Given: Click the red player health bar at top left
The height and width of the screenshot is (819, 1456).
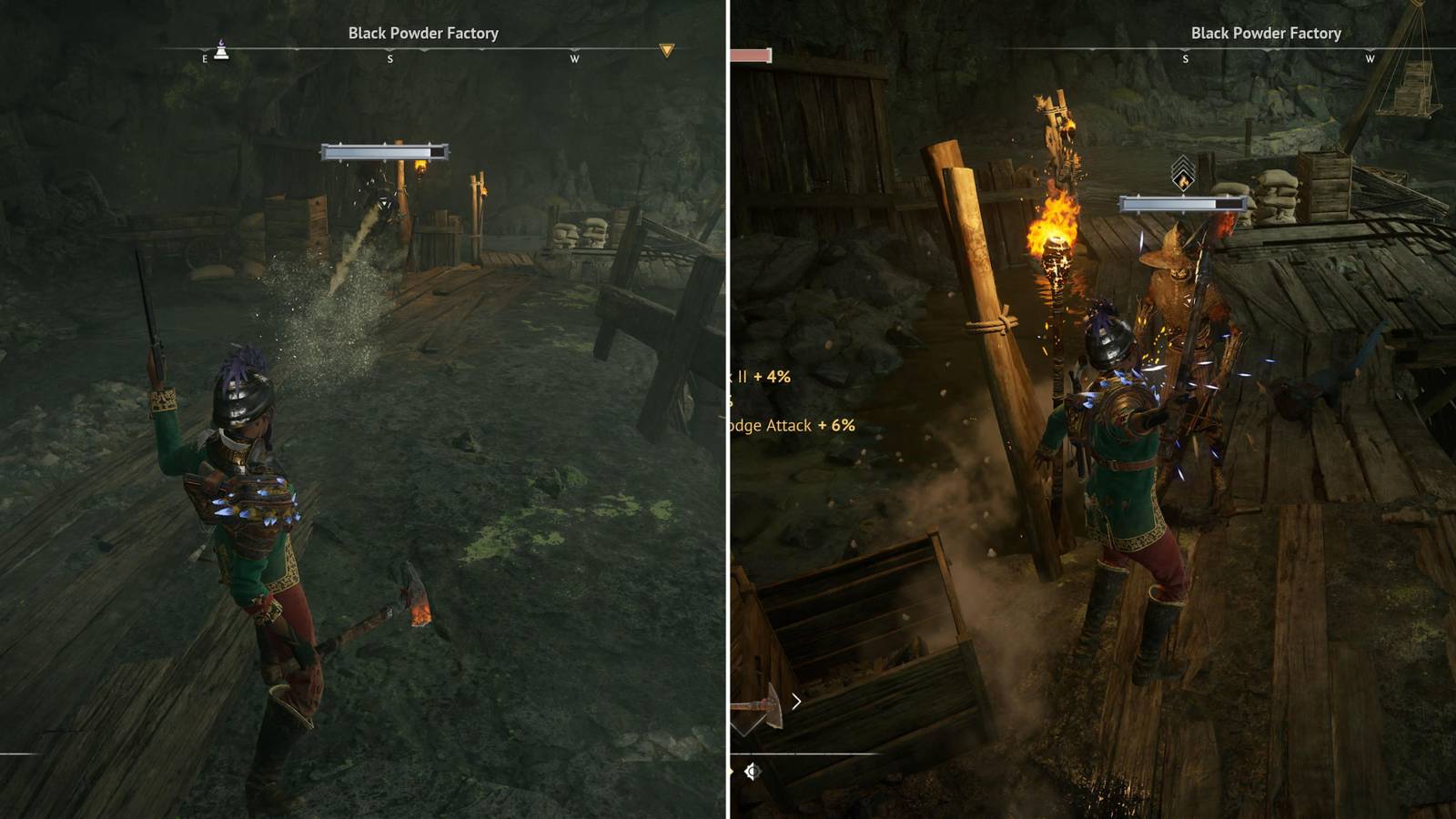Looking at the screenshot, I should [x=748, y=55].
